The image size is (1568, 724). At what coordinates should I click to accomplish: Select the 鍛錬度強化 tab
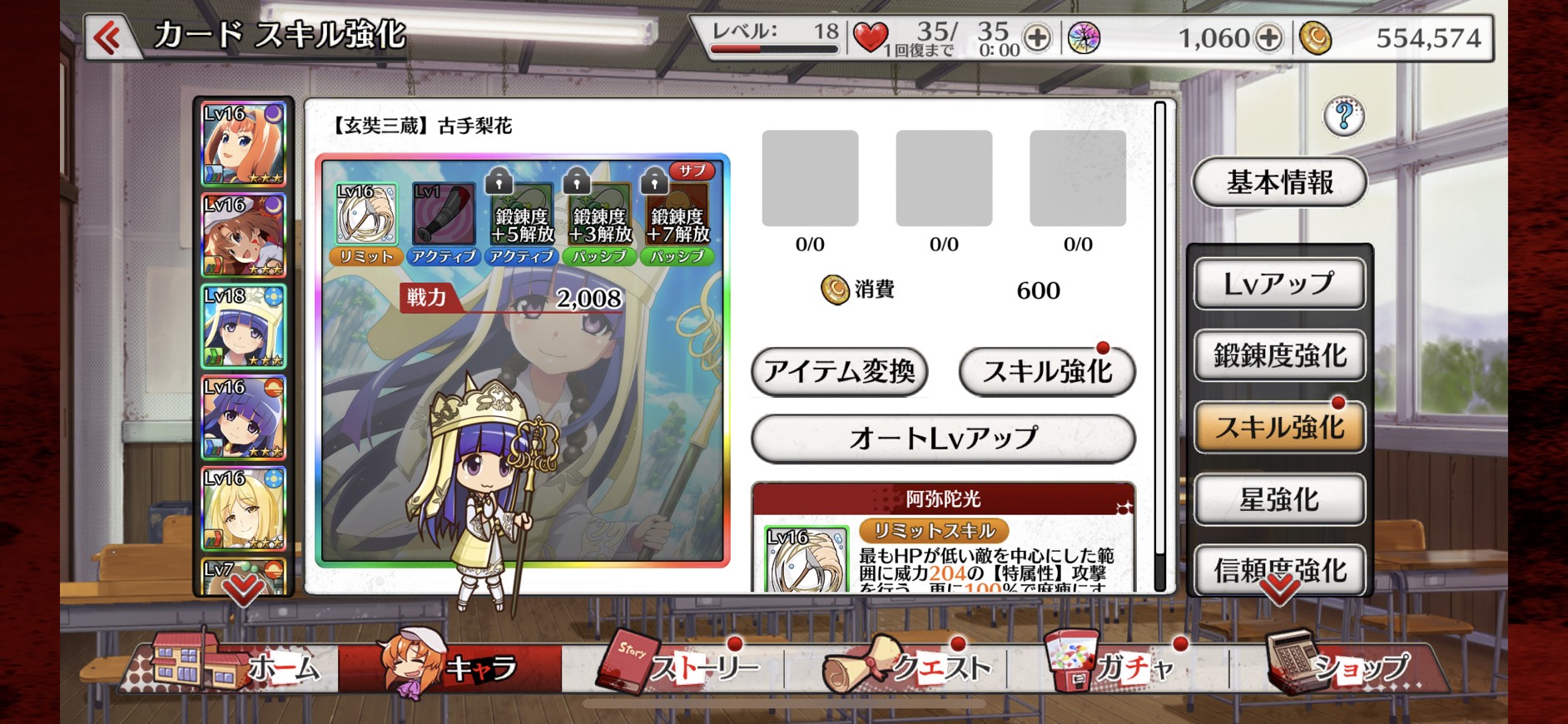pyautogui.click(x=1279, y=355)
